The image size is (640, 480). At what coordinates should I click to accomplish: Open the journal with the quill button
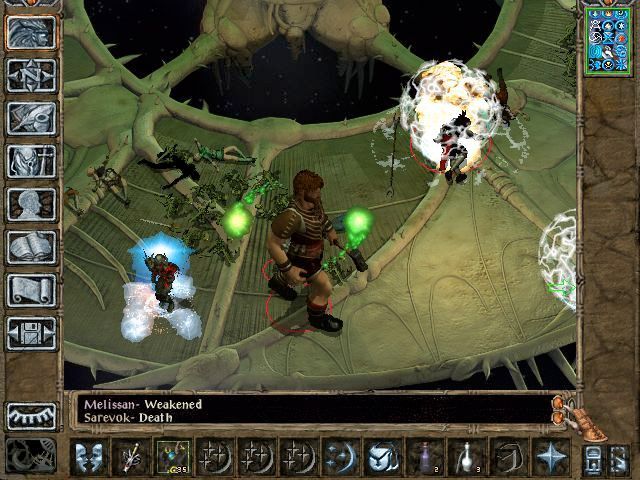coord(31,117)
